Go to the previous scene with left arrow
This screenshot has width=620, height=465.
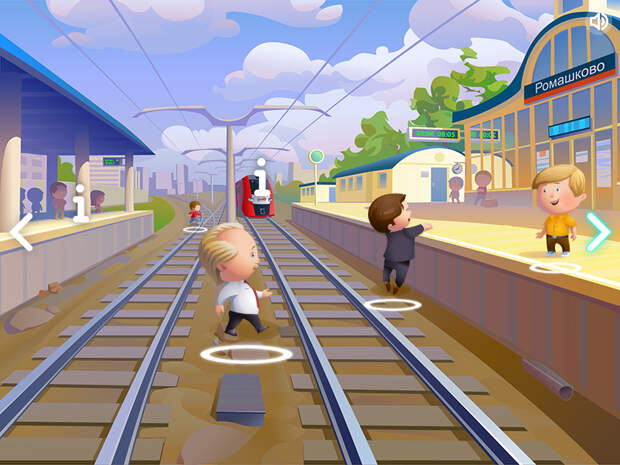pyautogui.click(x=21, y=232)
